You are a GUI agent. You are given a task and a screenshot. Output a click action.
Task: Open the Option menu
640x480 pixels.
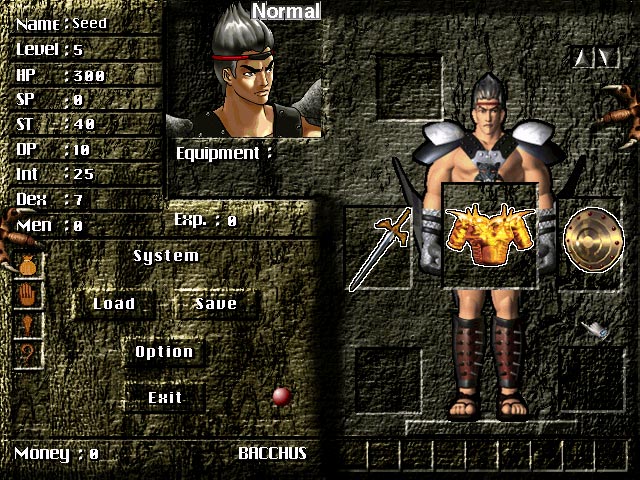tap(164, 352)
